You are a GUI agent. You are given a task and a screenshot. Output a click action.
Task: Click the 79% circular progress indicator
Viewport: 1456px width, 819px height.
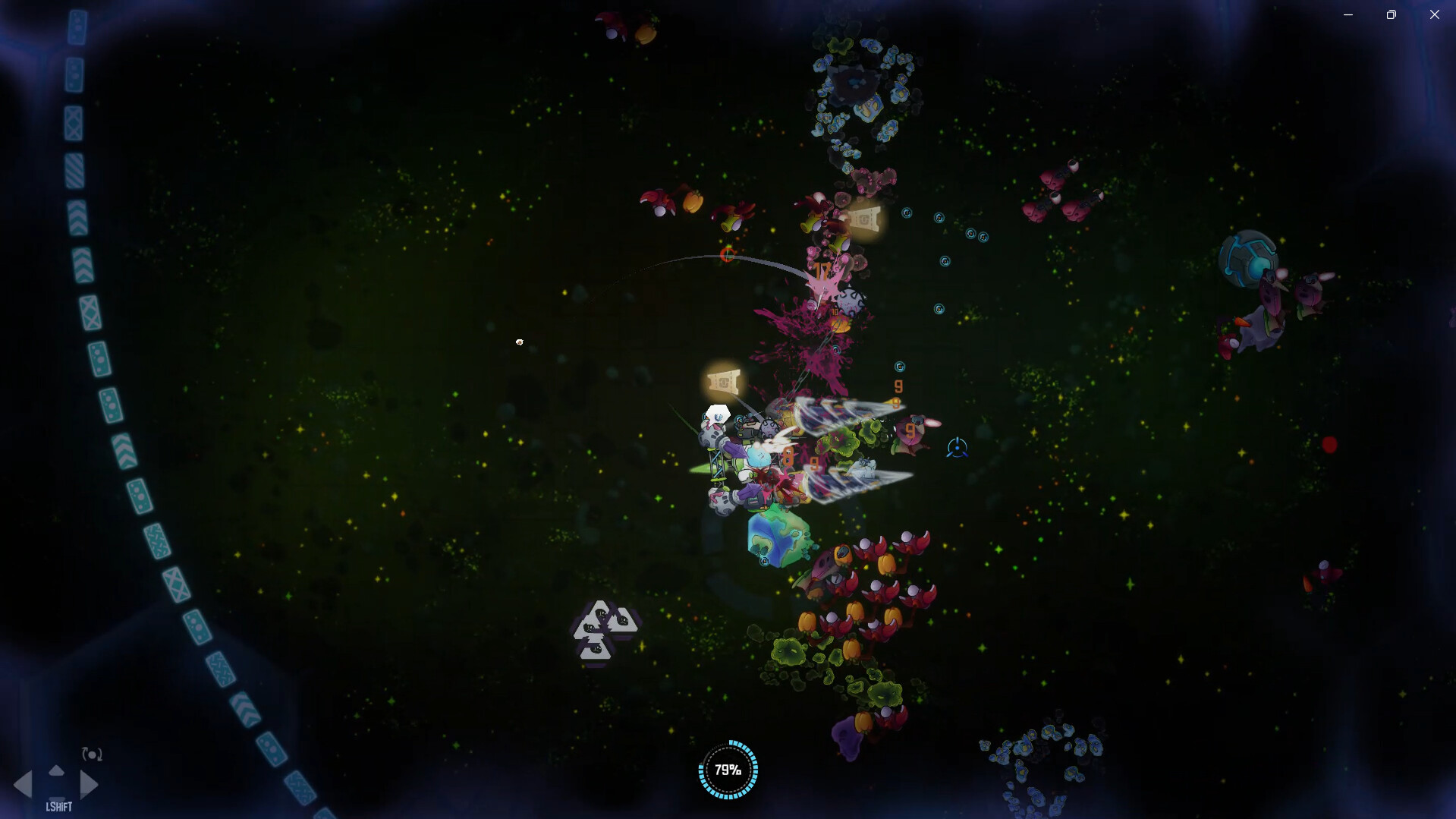[x=727, y=770]
